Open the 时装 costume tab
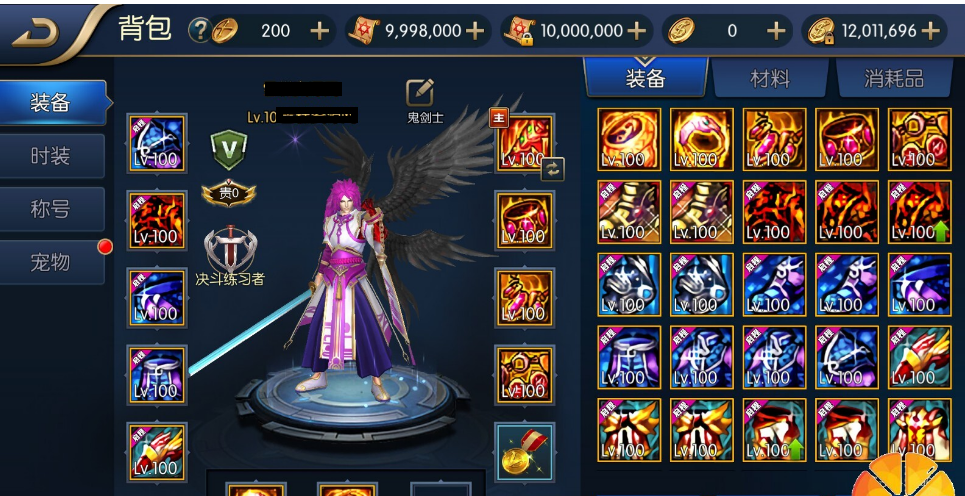The image size is (965, 496). [x=52, y=157]
